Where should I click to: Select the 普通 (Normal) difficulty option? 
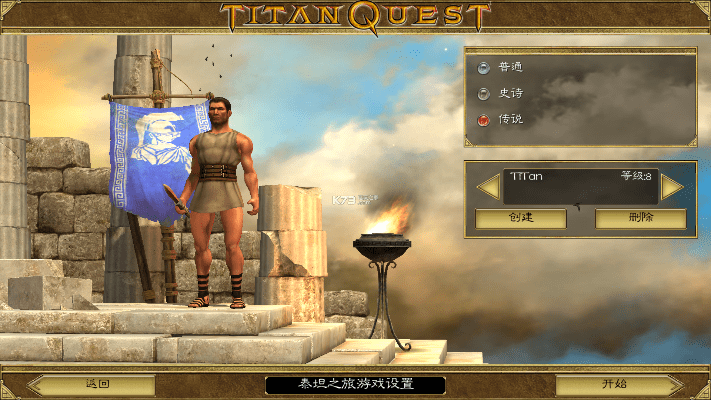point(485,68)
